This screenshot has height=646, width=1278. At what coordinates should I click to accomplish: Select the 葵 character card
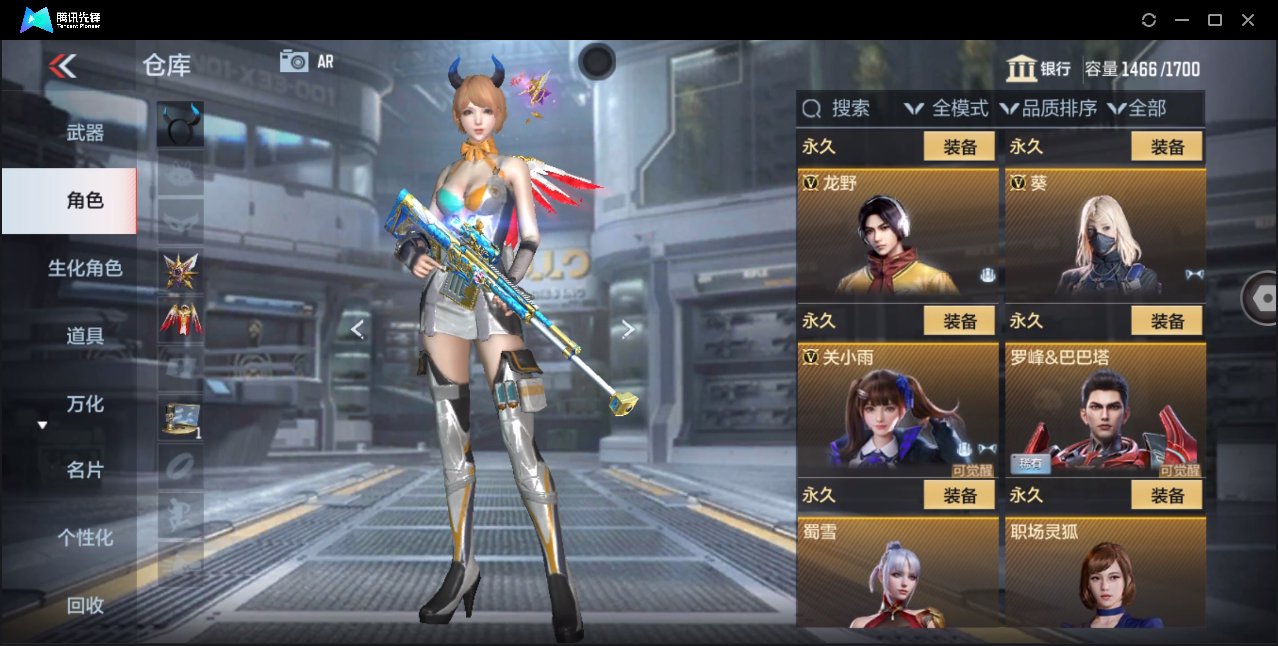click(1104, 235)
